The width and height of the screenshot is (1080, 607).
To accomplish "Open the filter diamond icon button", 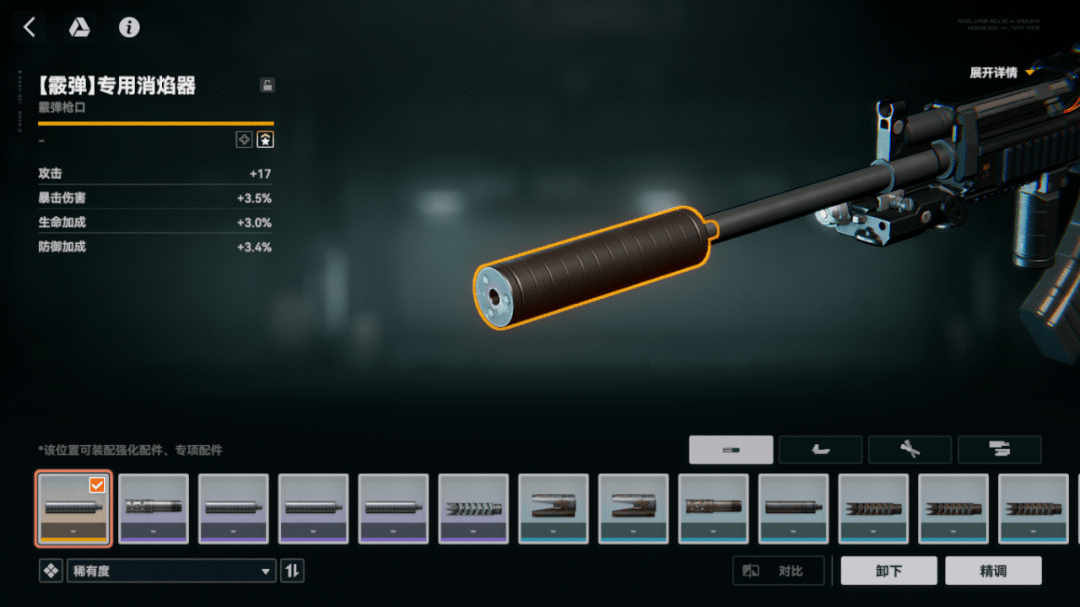I will coord(50,571).
